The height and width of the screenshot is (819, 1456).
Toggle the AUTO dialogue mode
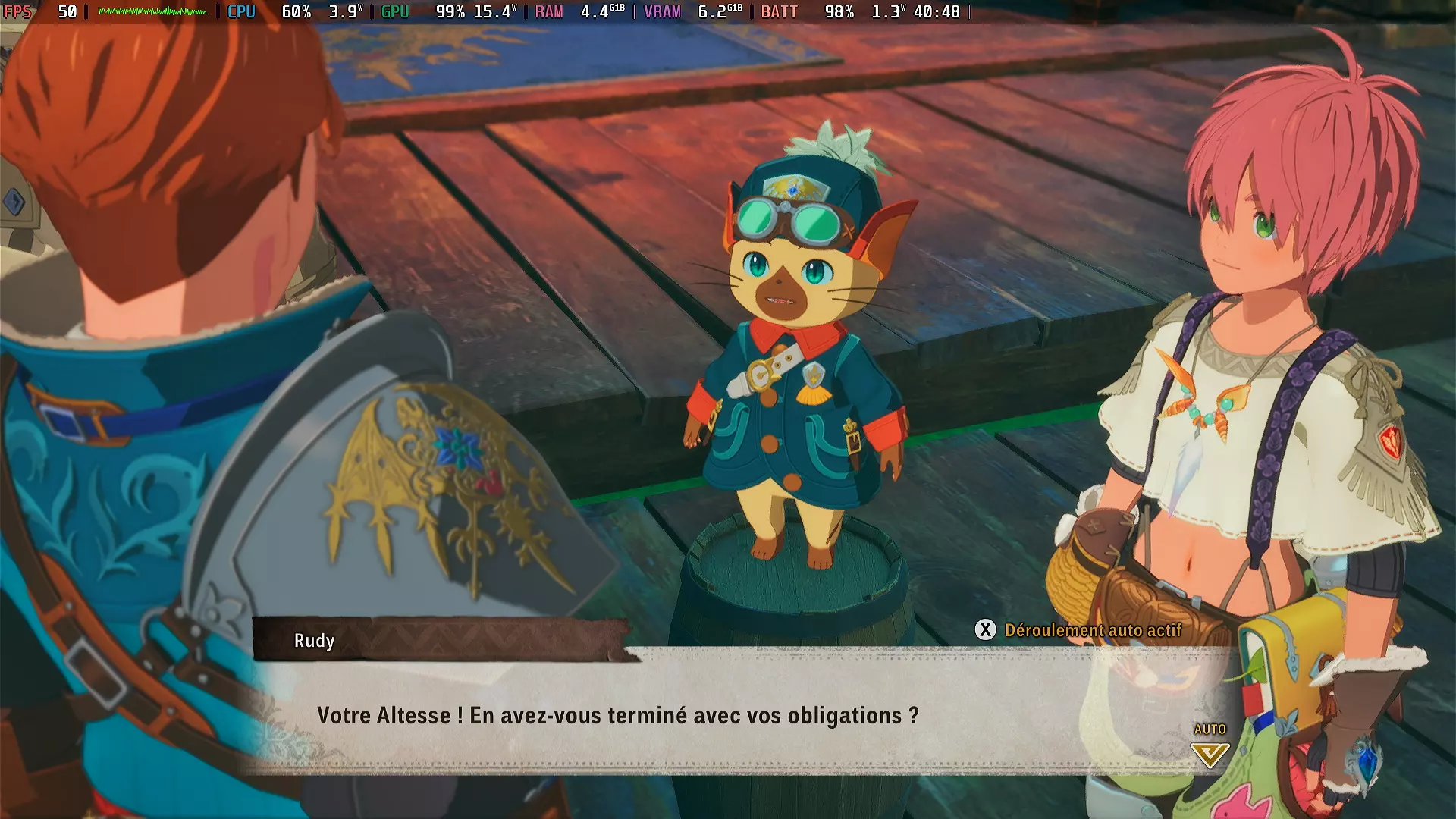1210,728
